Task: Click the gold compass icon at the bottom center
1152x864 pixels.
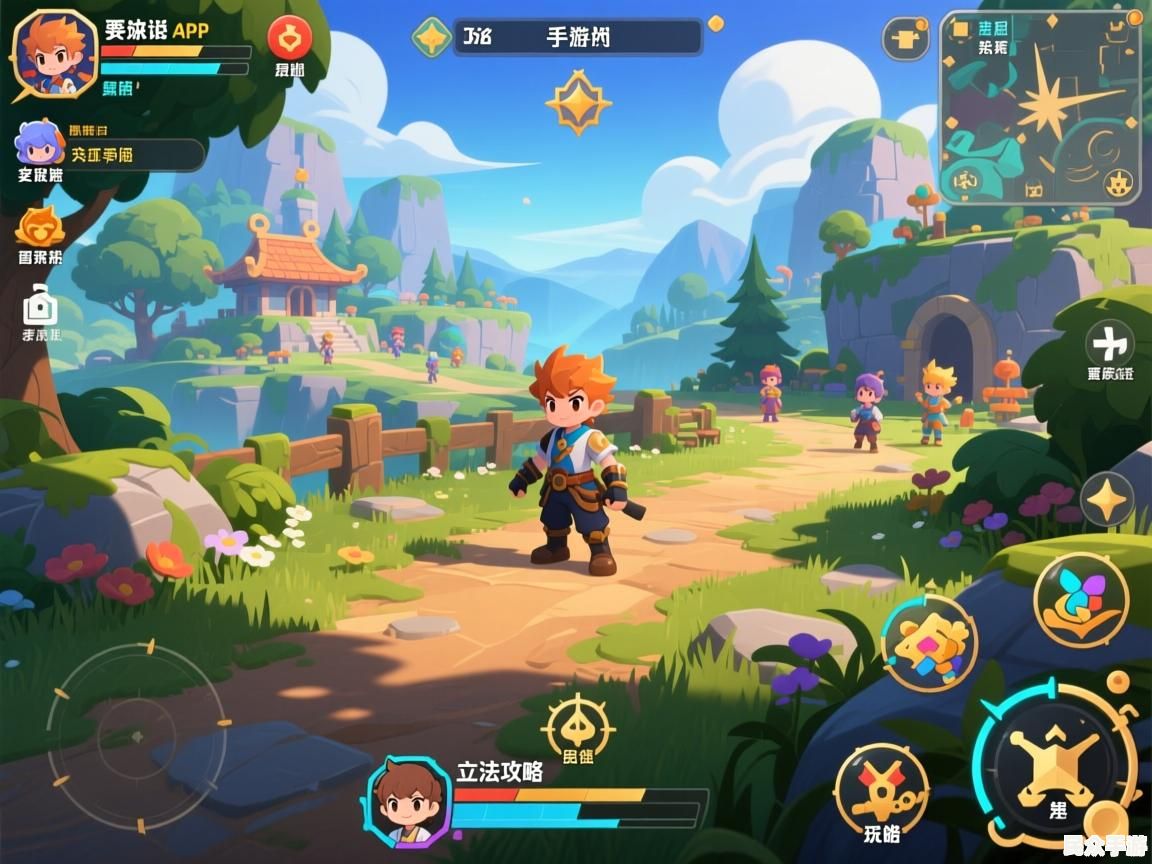Action: point(578,726)
